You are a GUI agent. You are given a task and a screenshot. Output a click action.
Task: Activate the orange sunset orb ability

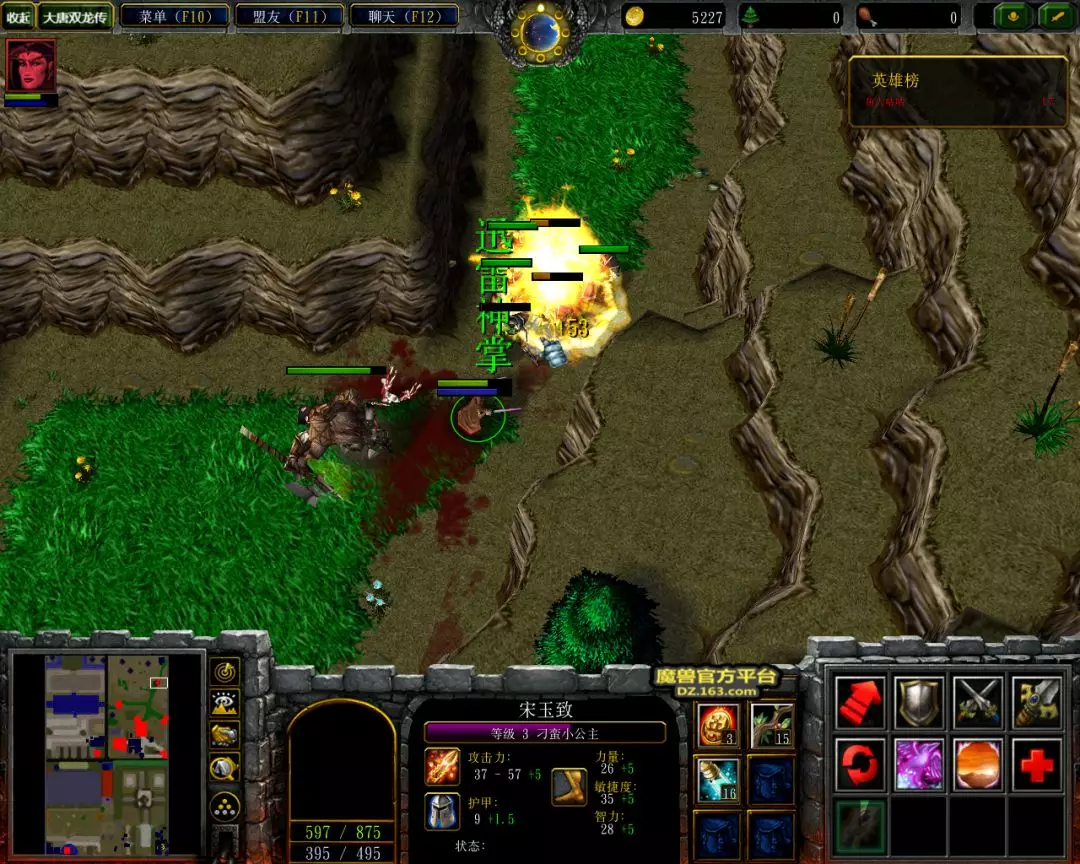coord(977,764)
